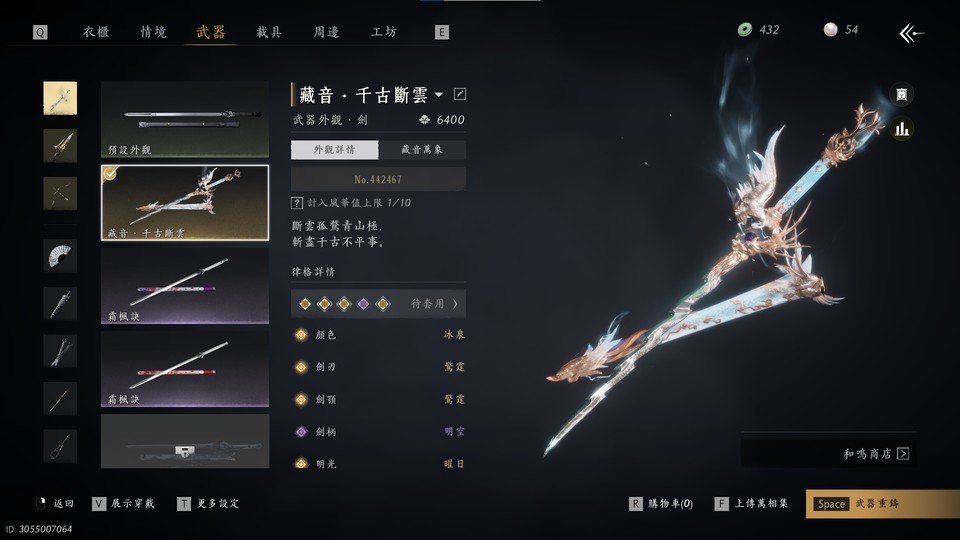Viewport: 960px width, 540px height.
Task: Open the bar chart ranking icon
Action: 902,129
